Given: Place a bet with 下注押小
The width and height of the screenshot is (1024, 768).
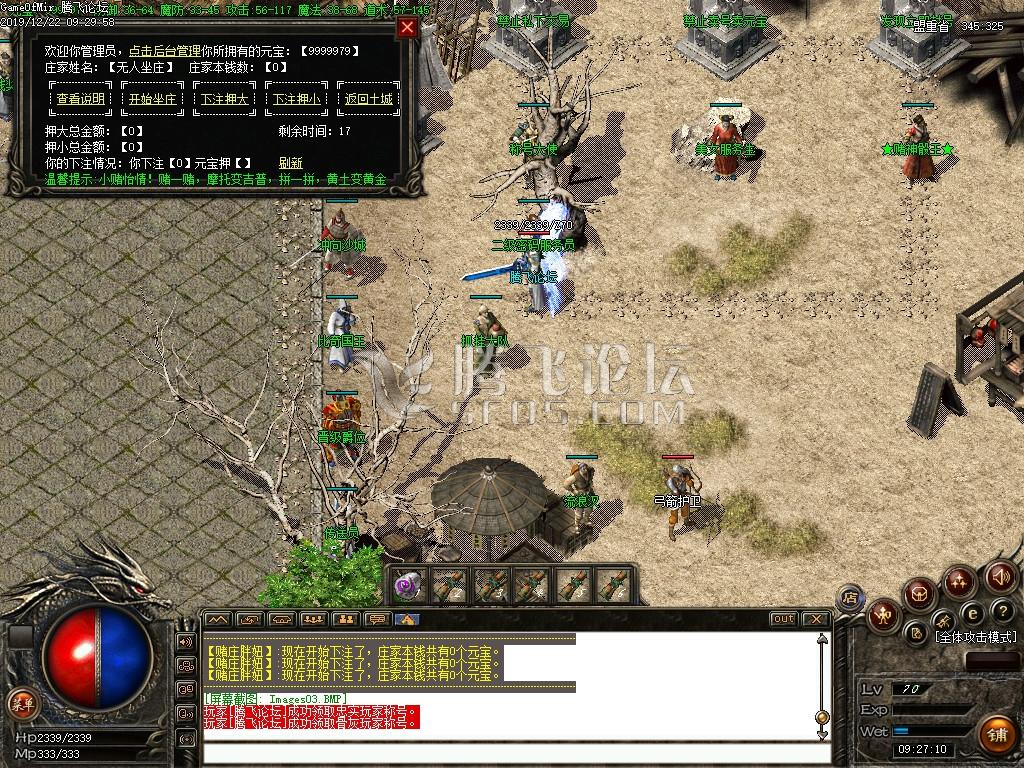Looking at the screenshot, I should (297, 99).
